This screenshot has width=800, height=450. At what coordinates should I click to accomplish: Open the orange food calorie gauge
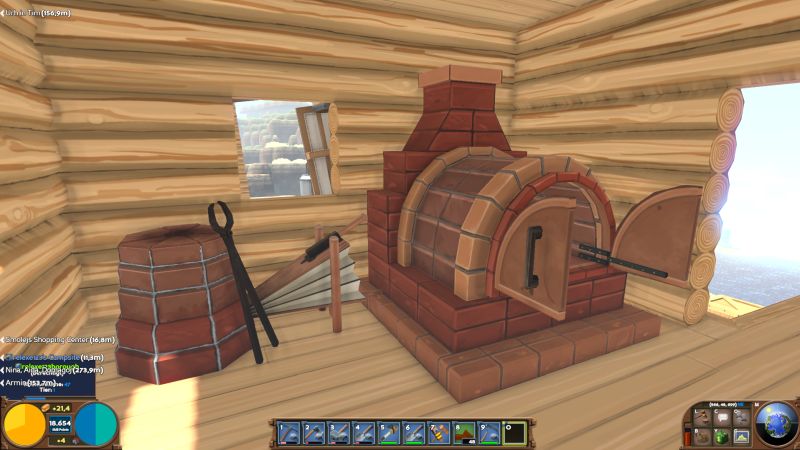pyautogui.click(x=25, y=424)
